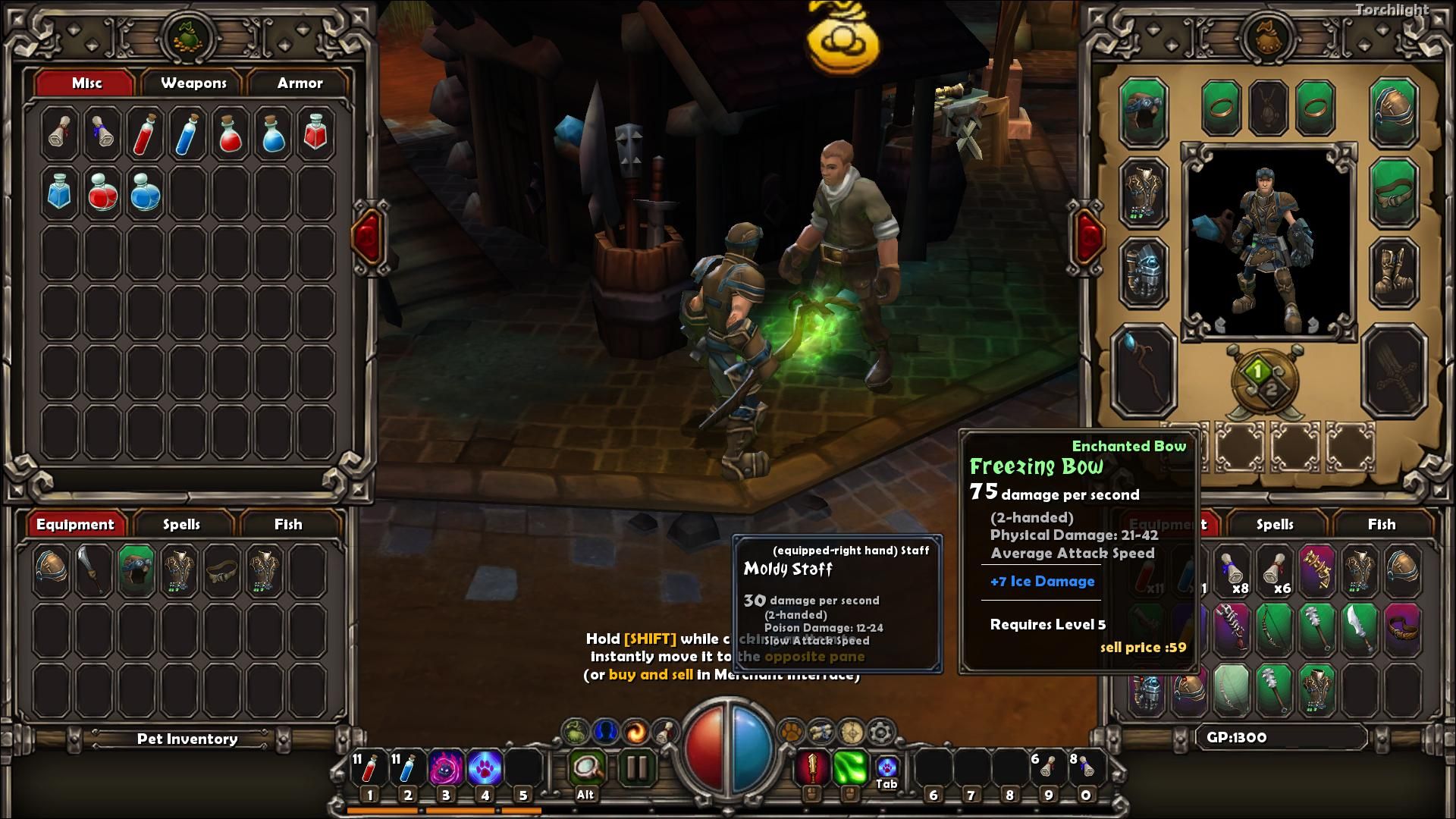This screenshot has width=1456, height=819.
Task: Open the compass map icon
Action: click(x=851, y=732)
